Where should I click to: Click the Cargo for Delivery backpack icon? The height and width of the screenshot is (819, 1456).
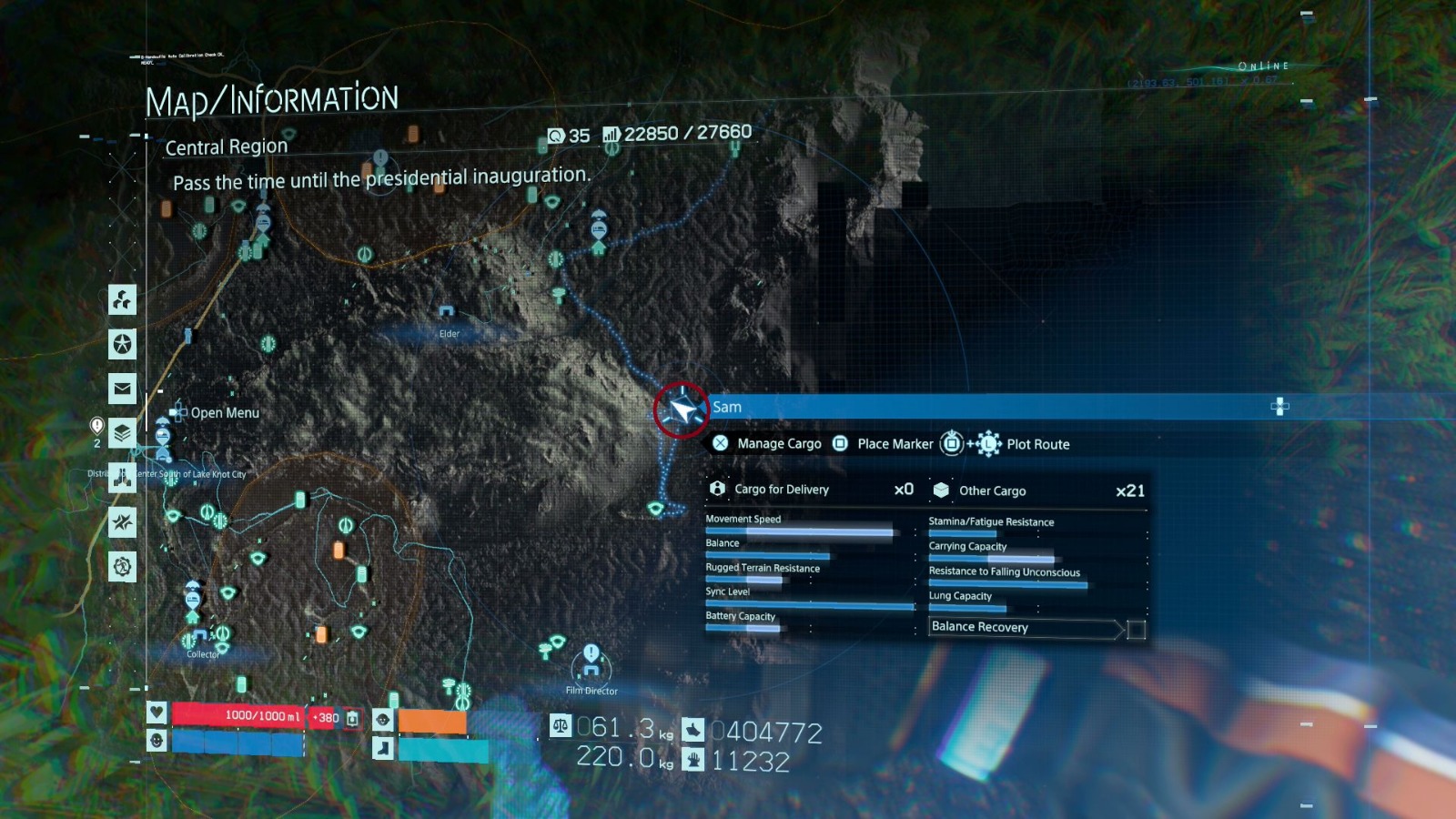718,490
